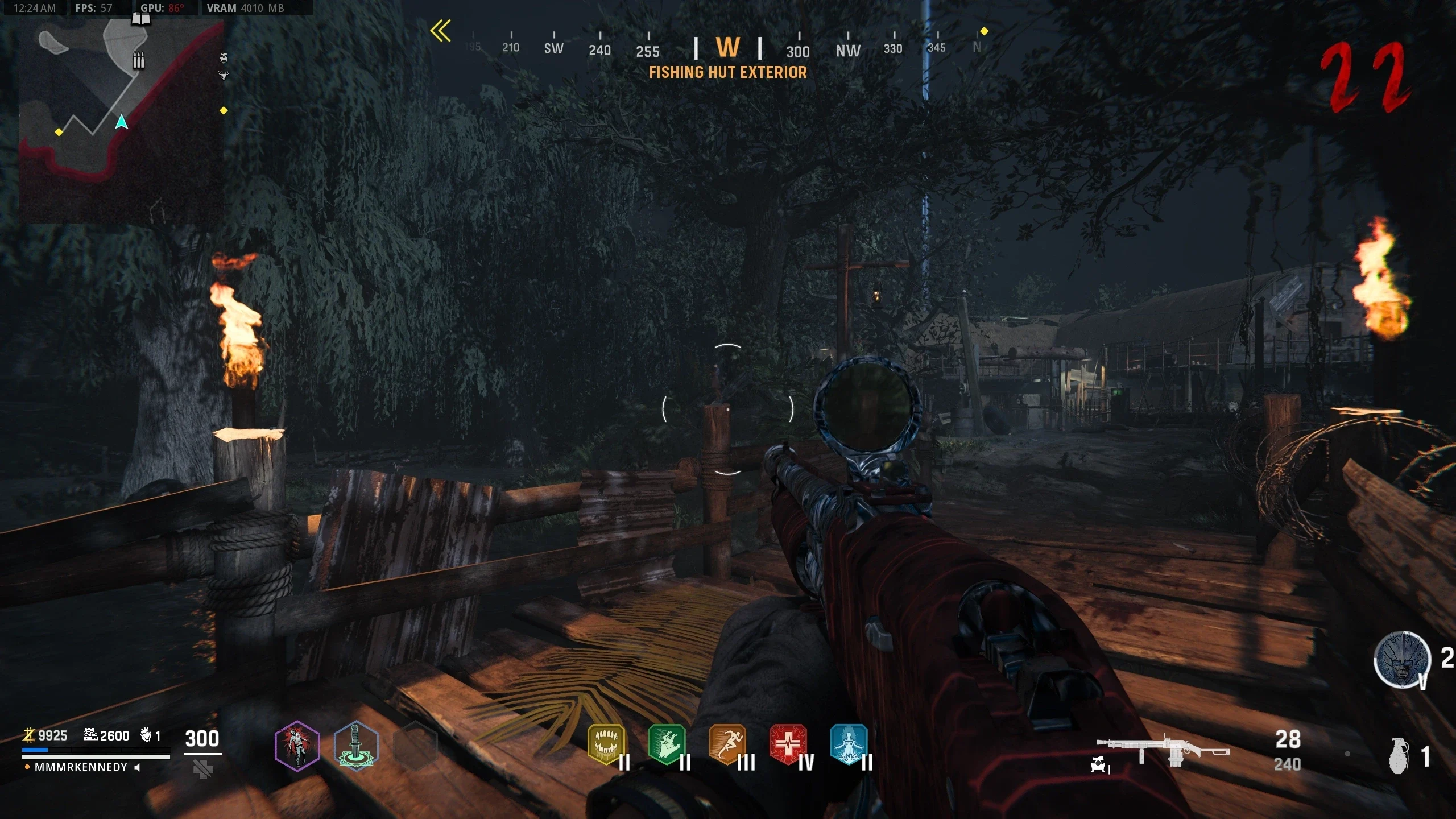1456x819 pixels.
Task: Select the yellow objective diamond on compass
Action: tap(984, 31)
